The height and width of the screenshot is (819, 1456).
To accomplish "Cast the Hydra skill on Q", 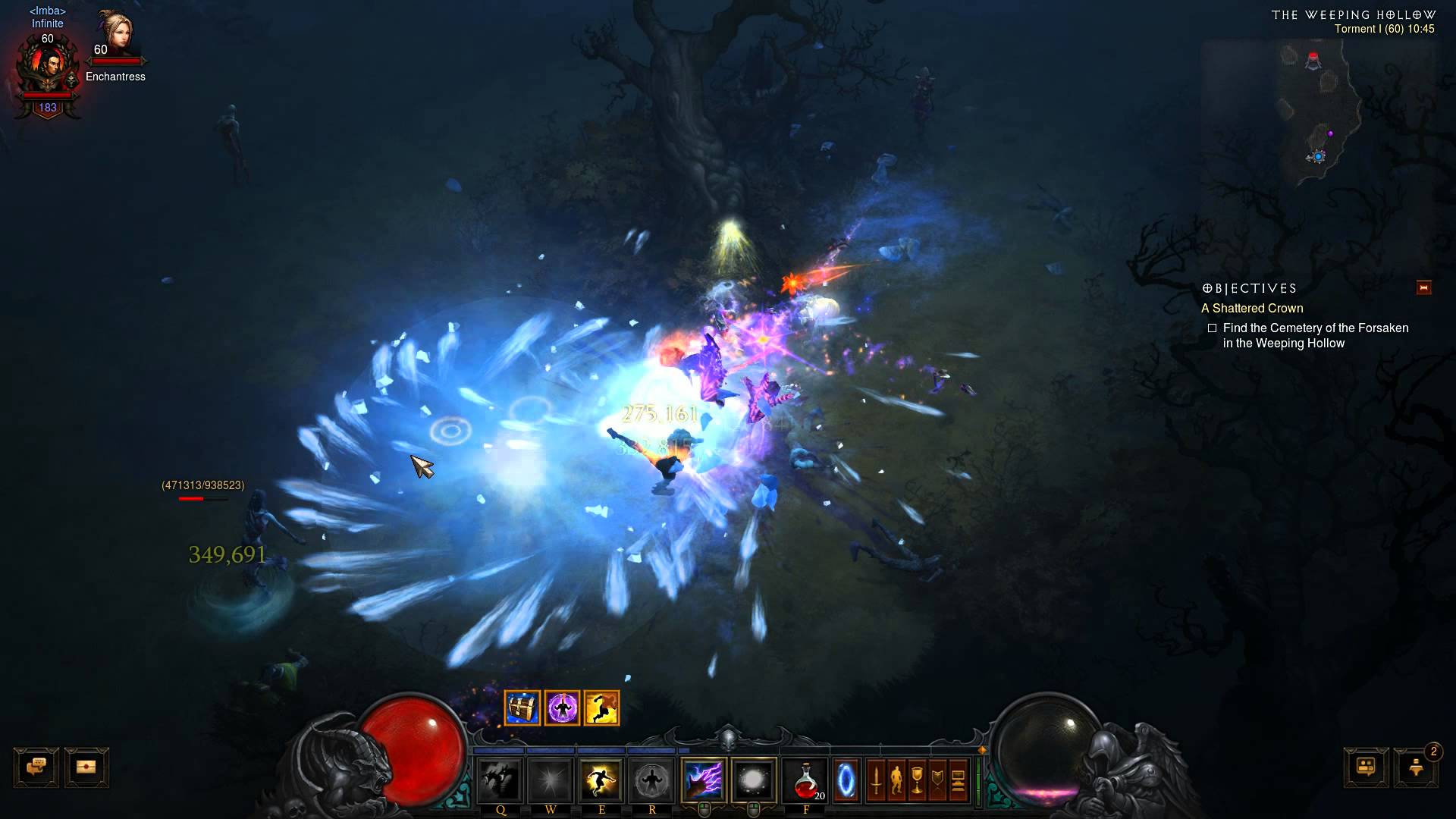I will [500, 780].
